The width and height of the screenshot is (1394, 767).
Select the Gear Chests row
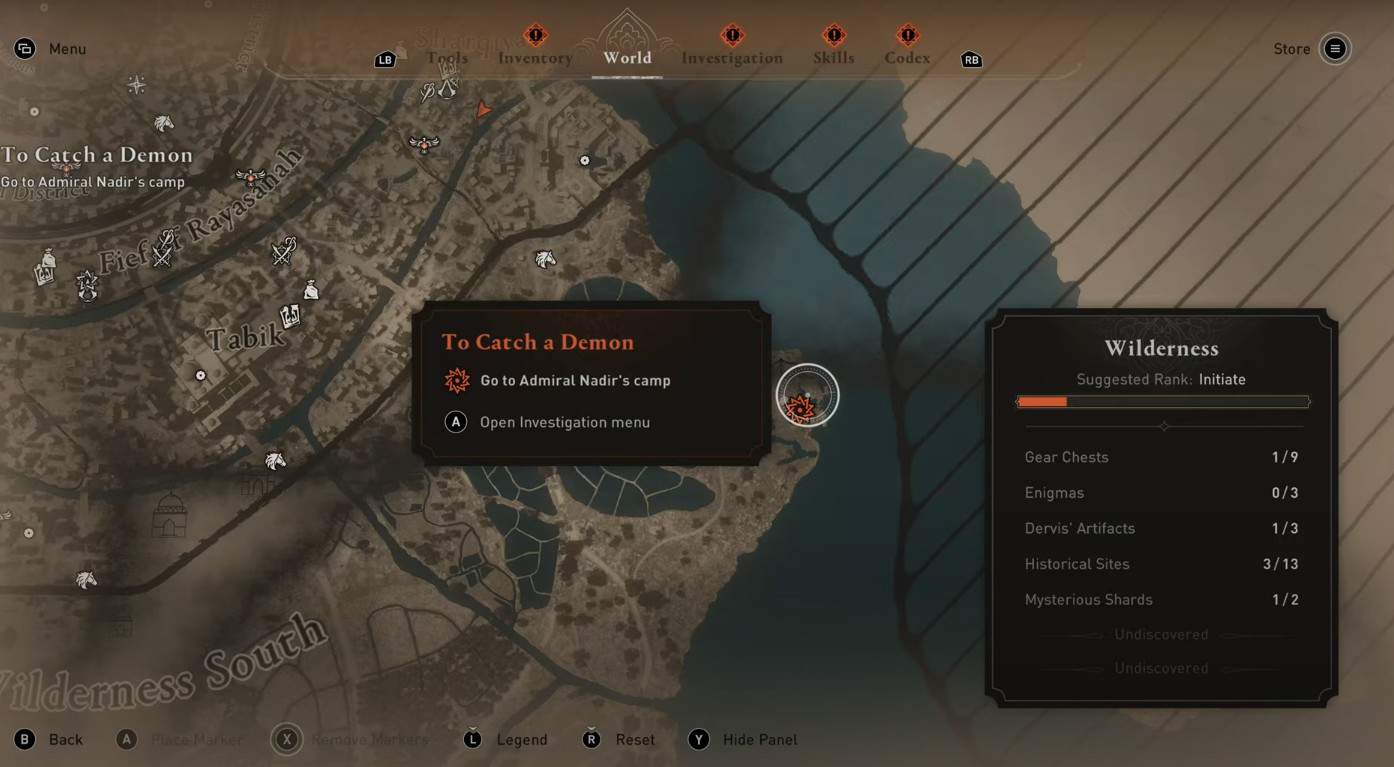(x=1161, y=457)
